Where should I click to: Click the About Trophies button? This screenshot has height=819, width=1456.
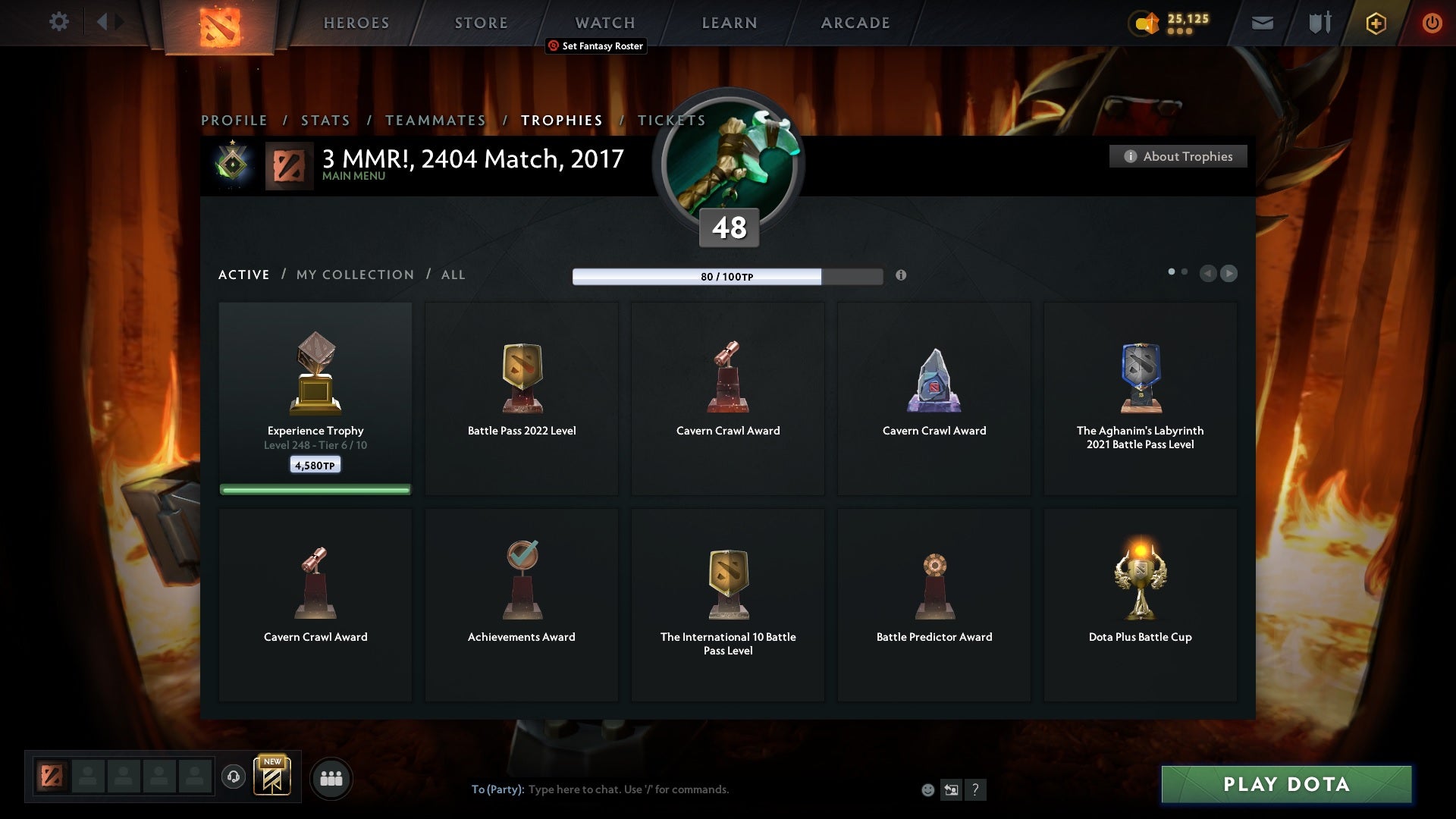pyautogui.click(x=1178, y=156)
